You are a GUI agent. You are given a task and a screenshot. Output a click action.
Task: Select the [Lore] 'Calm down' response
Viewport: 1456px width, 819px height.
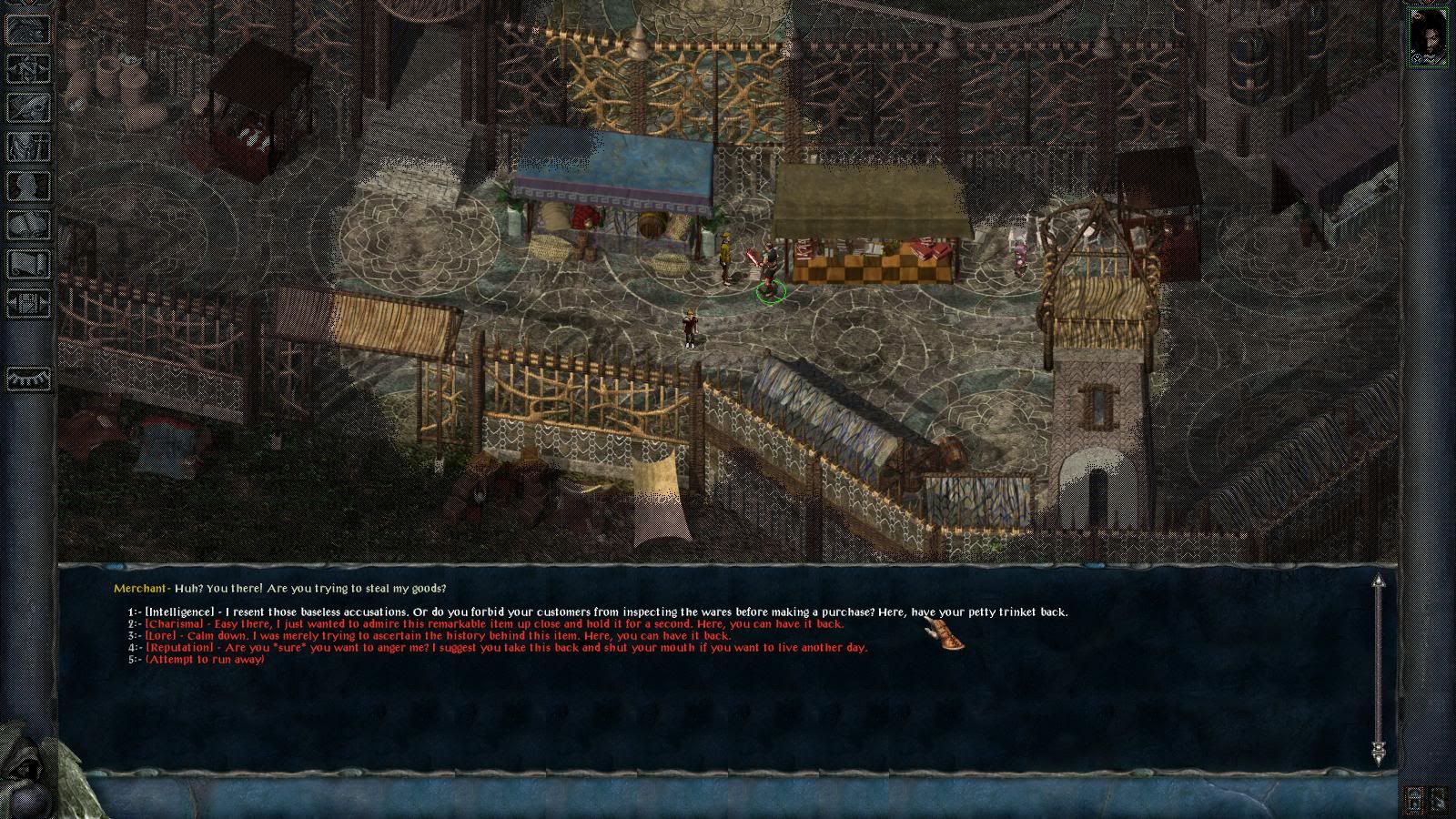(438, 636)
